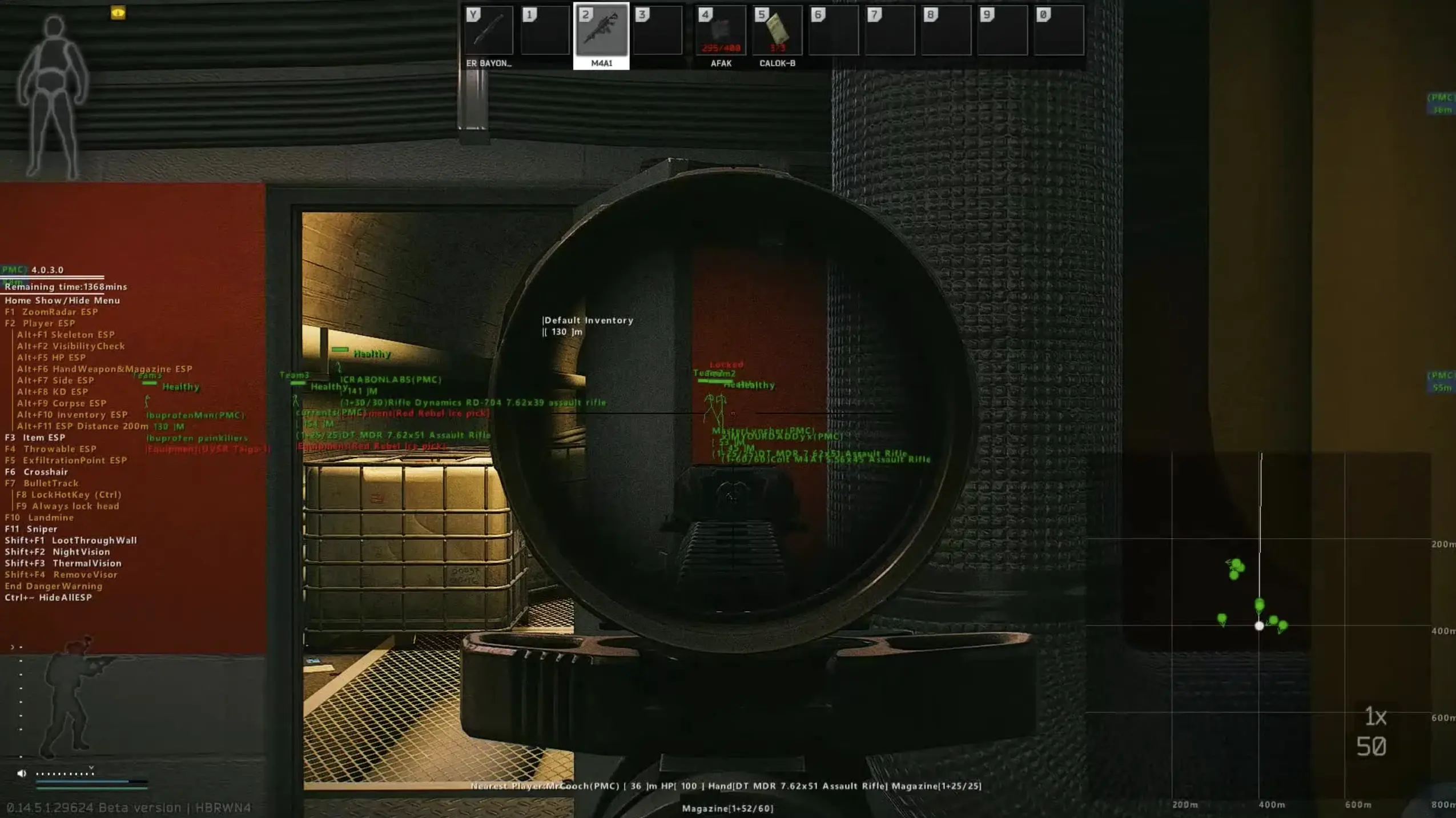Collapse the Alt+F1 Skeleton ESP sub-entry
1456x818 pixels.
click(67, 334)
